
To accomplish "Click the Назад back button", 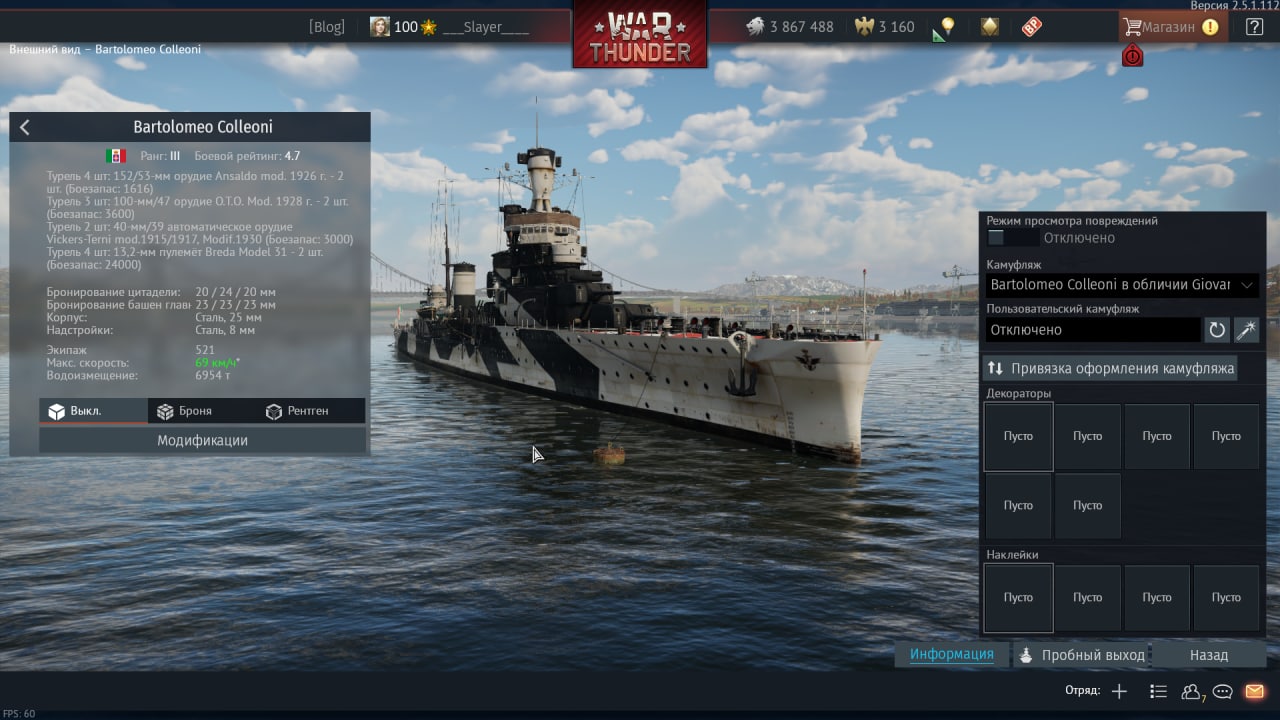I will tap(1208, 655).
